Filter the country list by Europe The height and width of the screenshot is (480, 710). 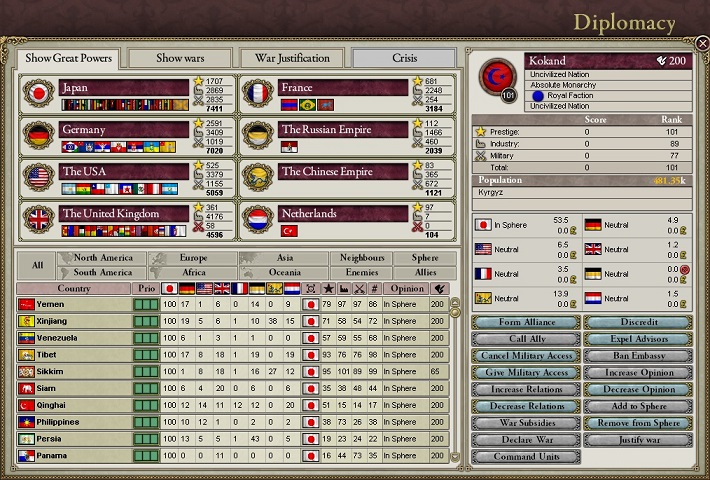[193, 258]
